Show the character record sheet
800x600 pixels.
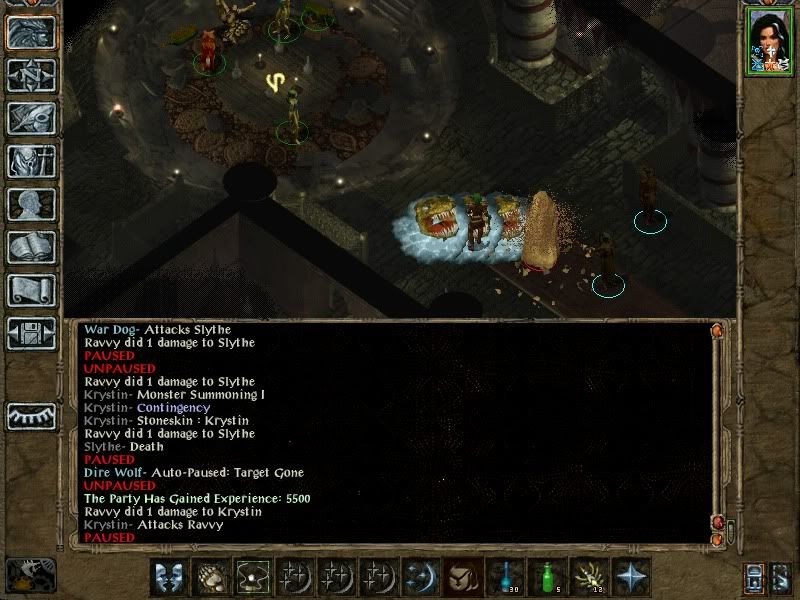[31, 204]
